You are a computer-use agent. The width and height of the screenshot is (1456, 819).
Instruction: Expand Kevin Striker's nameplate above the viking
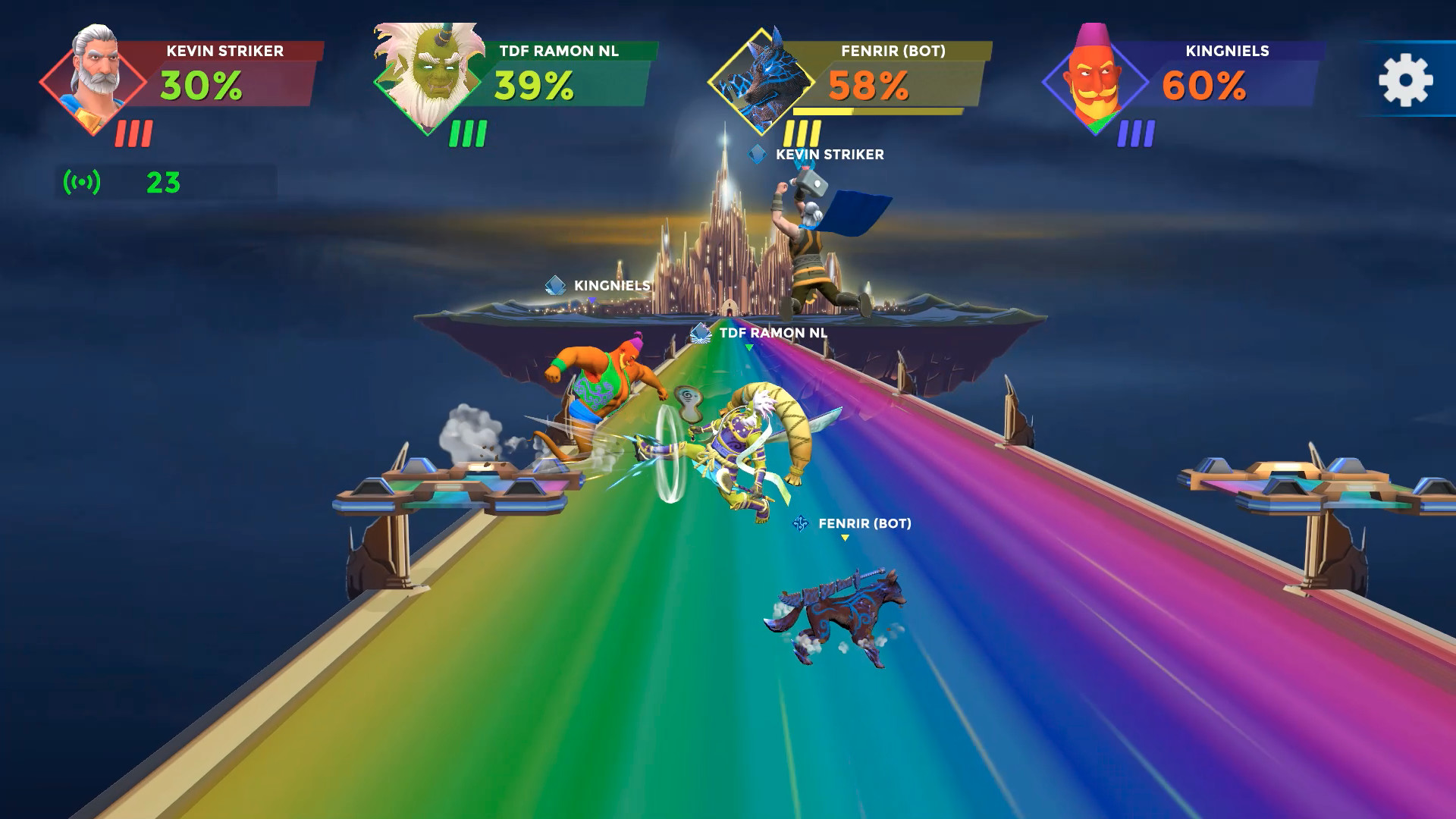829,154
